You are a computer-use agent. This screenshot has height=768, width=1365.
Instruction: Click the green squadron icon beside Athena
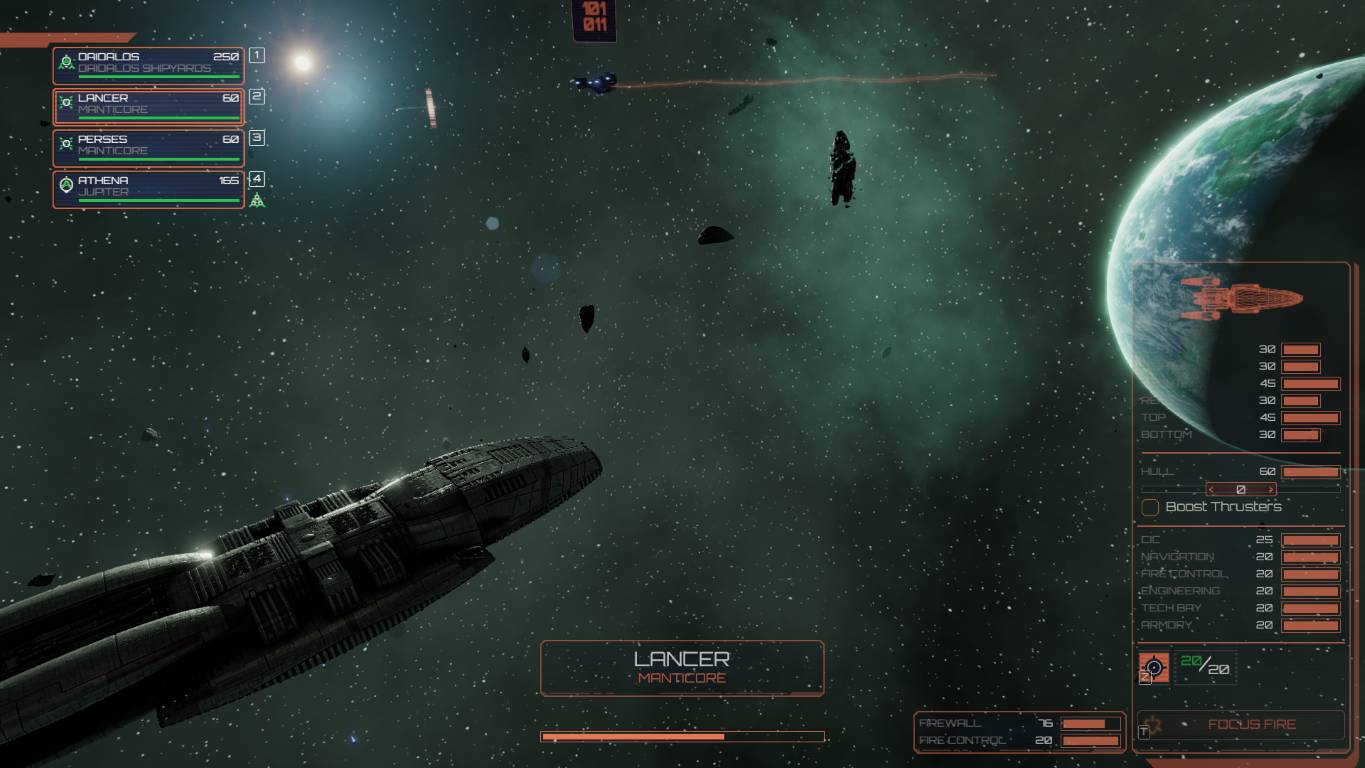(257, 201)
